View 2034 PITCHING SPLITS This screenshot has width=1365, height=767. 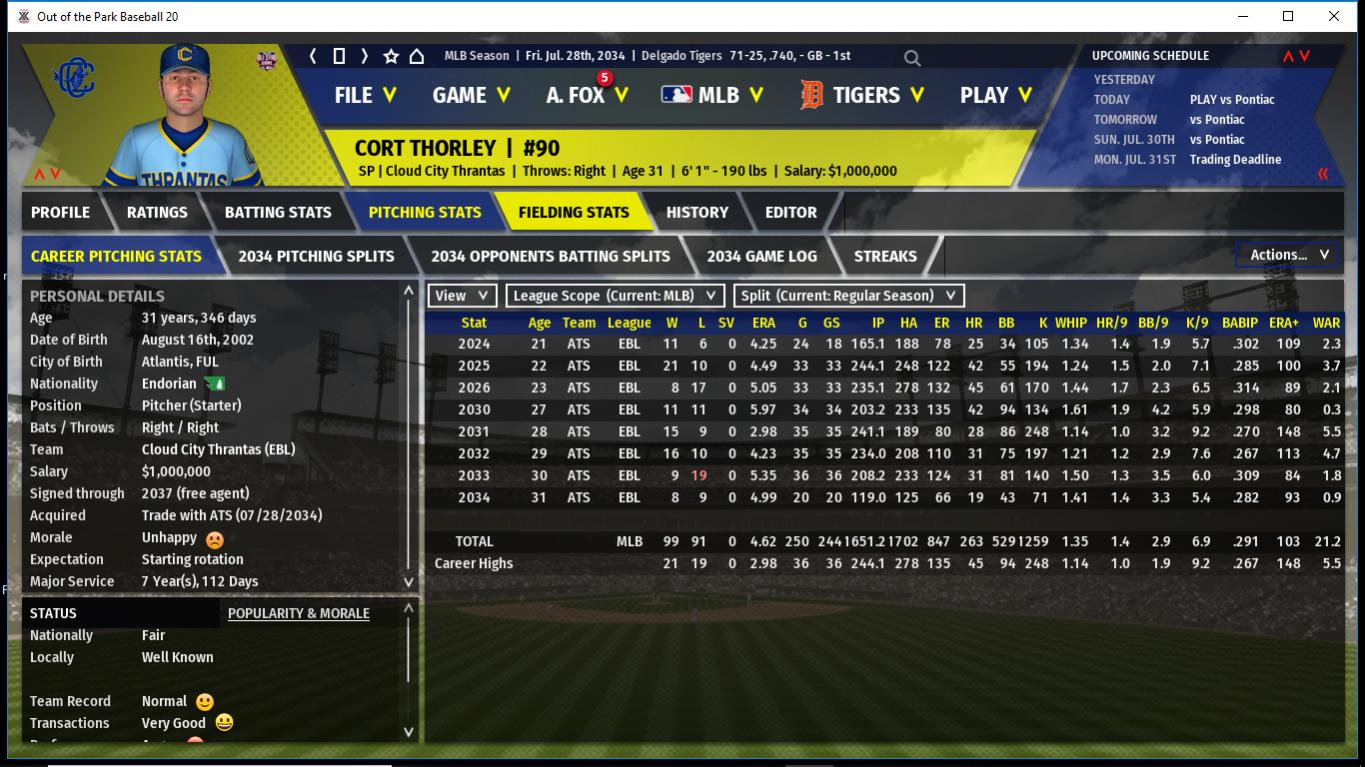click(316, 256)
